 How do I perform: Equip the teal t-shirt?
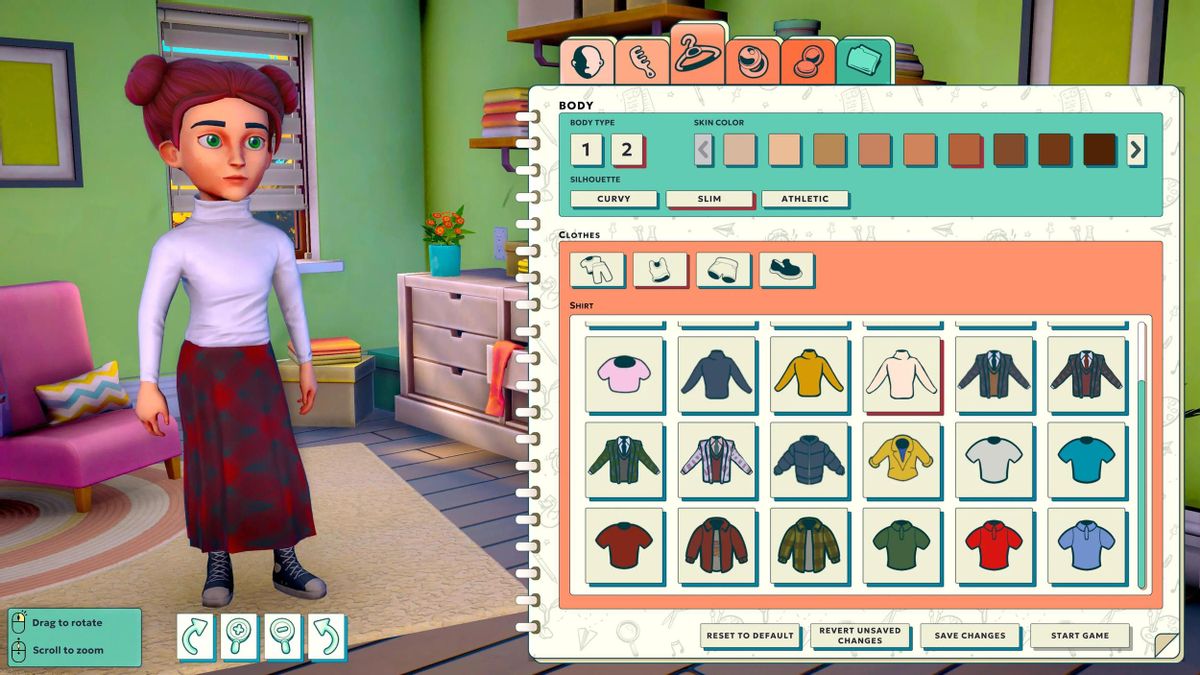click(x=1085, y=460)
